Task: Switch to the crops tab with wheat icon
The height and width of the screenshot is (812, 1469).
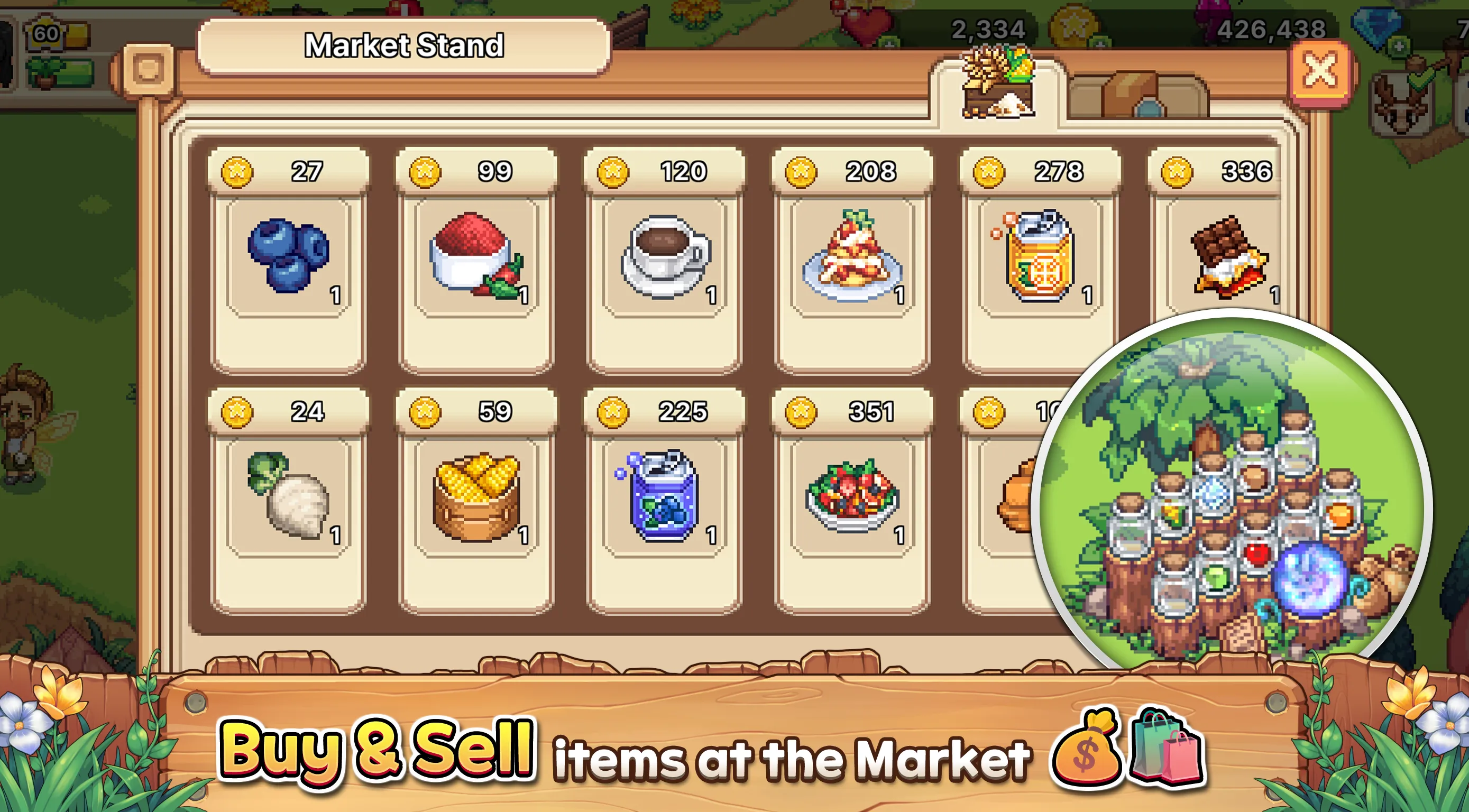Action: pos(998,86)
